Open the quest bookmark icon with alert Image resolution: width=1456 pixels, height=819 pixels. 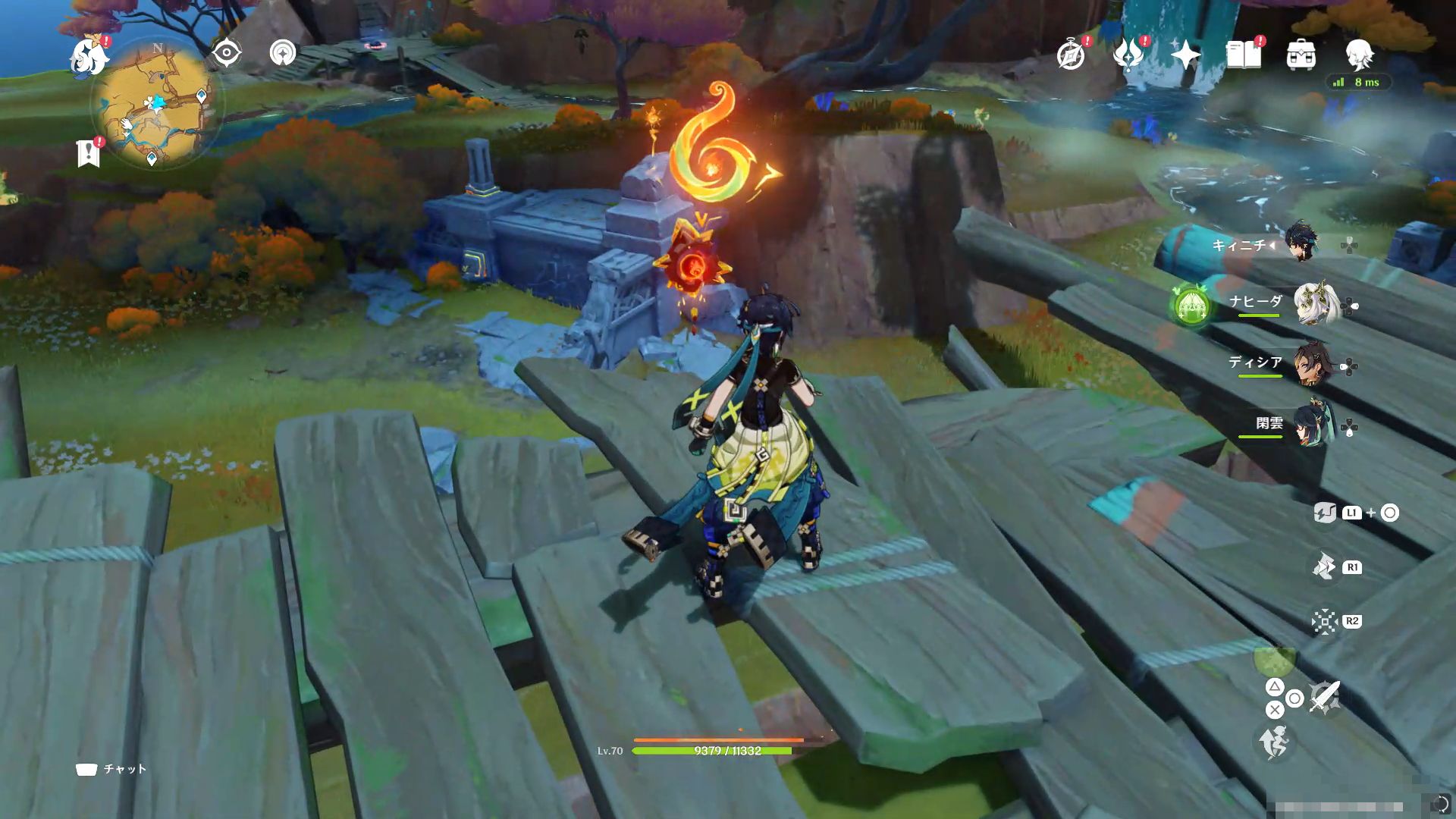[89, 153]
